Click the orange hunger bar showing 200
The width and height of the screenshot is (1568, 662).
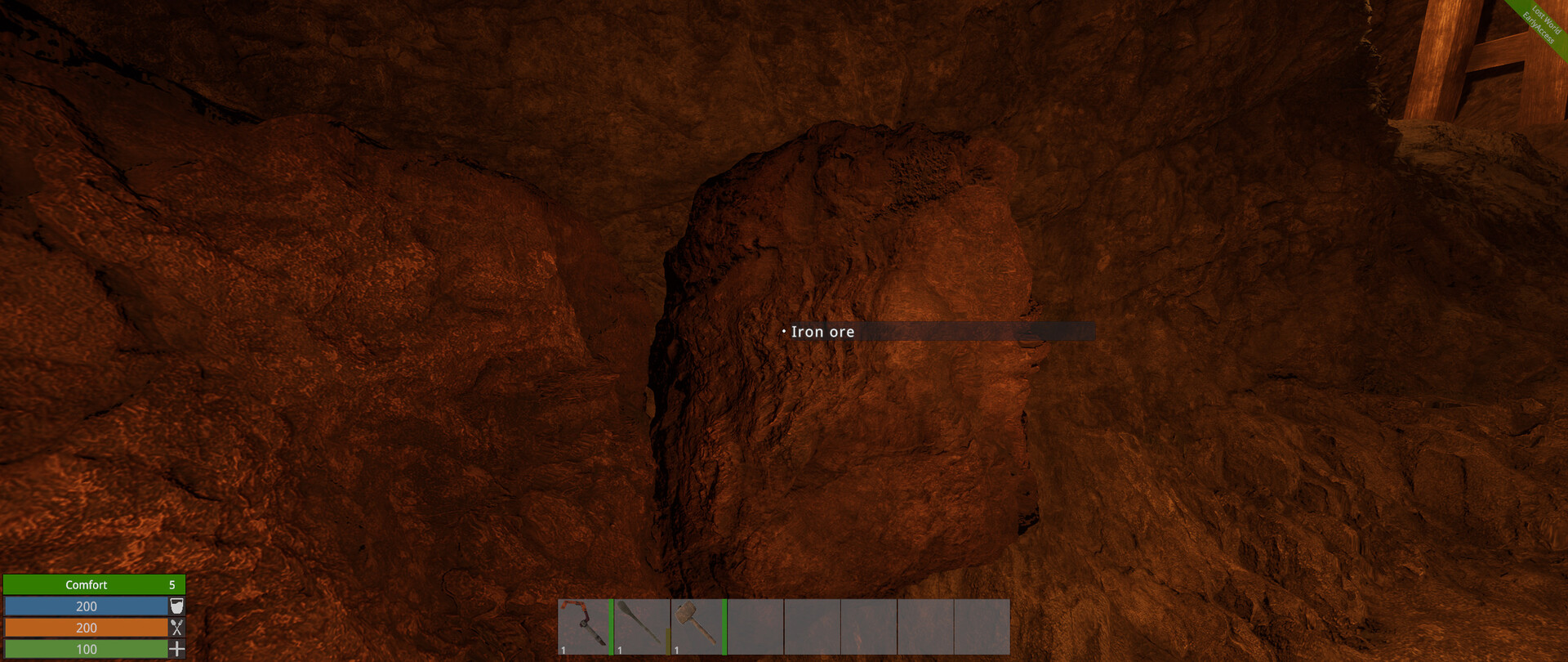click(x=86, y=628)
